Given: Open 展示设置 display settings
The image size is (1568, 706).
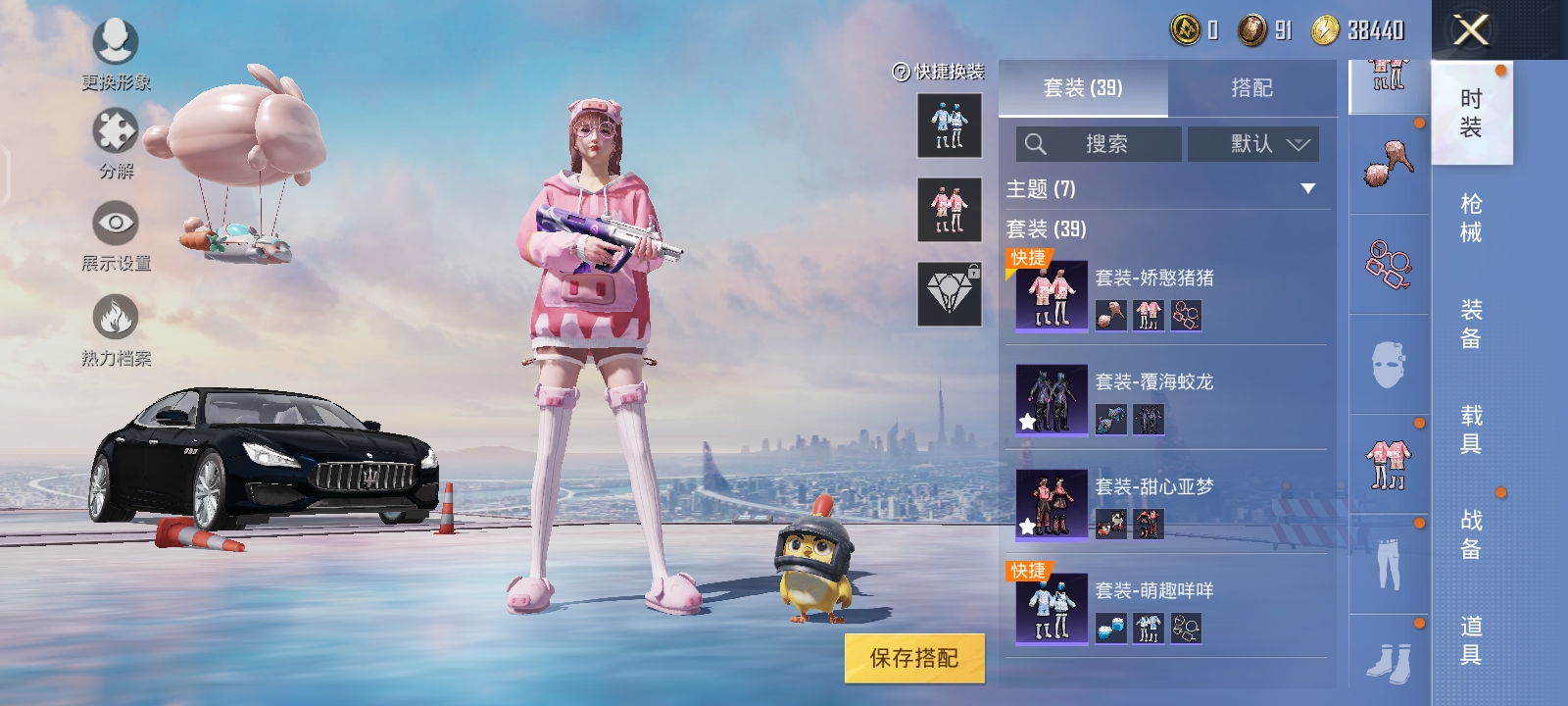Looking at the screenshot, I should [116, 224].
